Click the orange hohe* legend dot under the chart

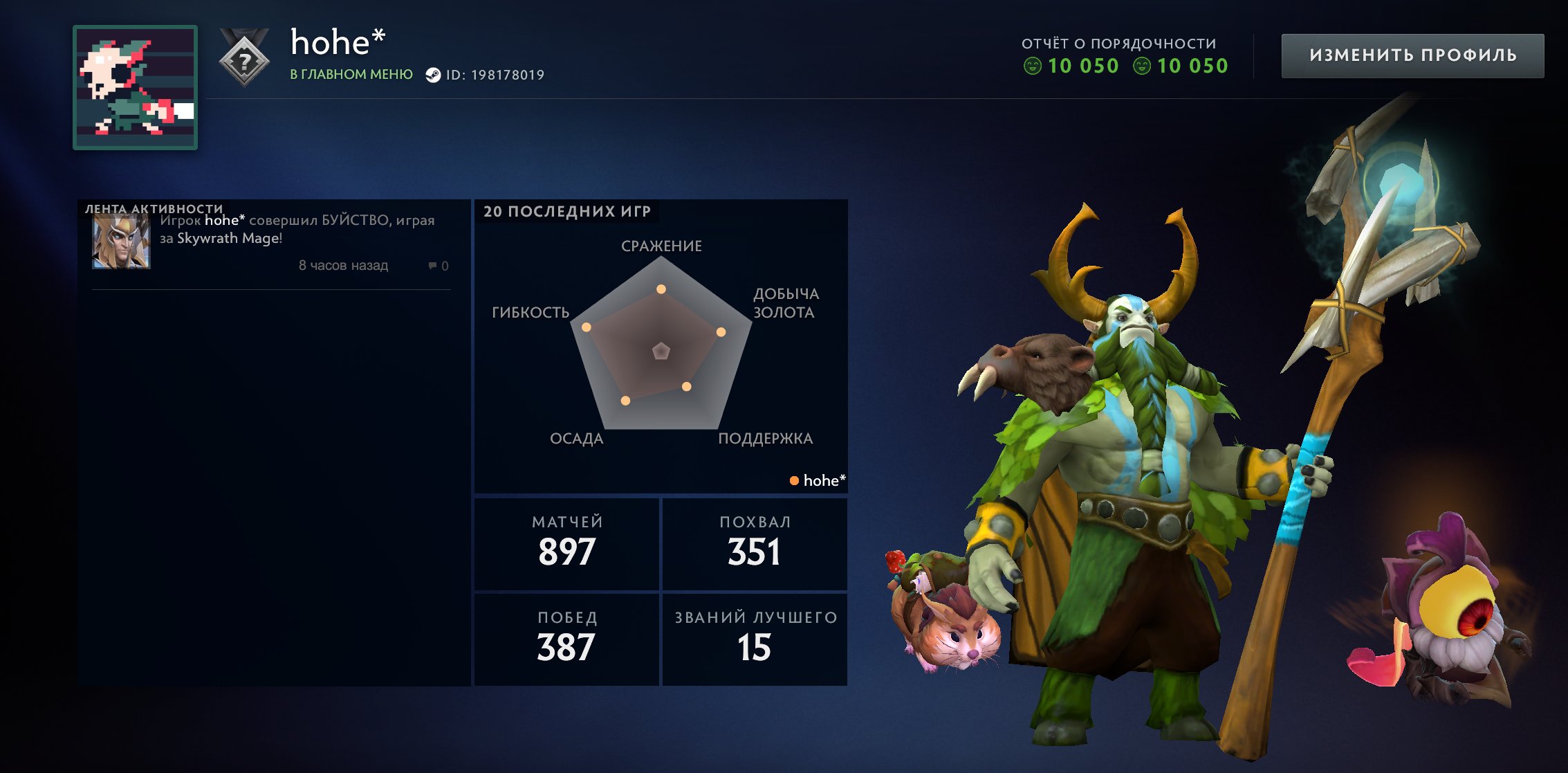(795, 480)
